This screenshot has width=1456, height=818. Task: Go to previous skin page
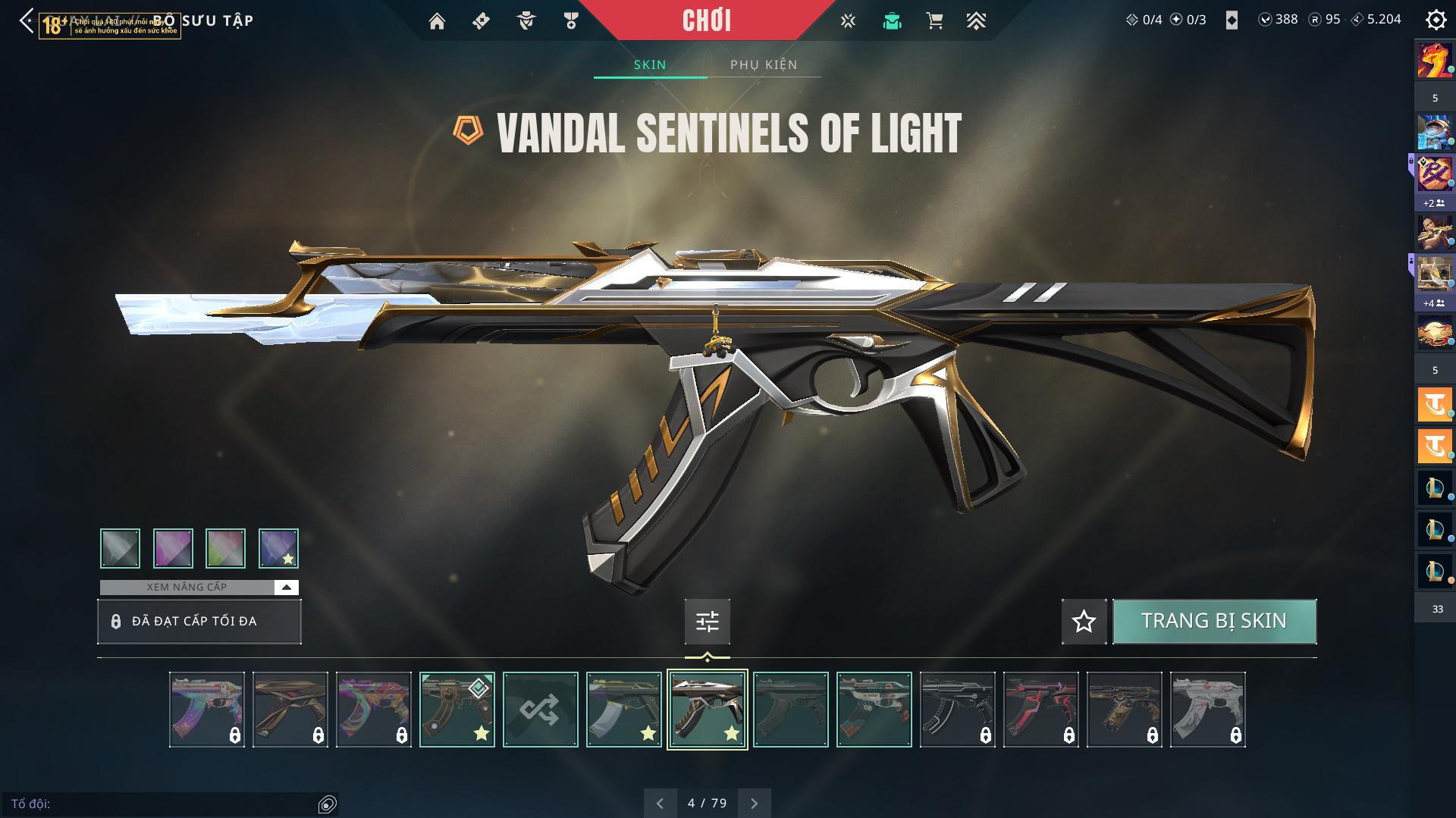pos(660,804)
